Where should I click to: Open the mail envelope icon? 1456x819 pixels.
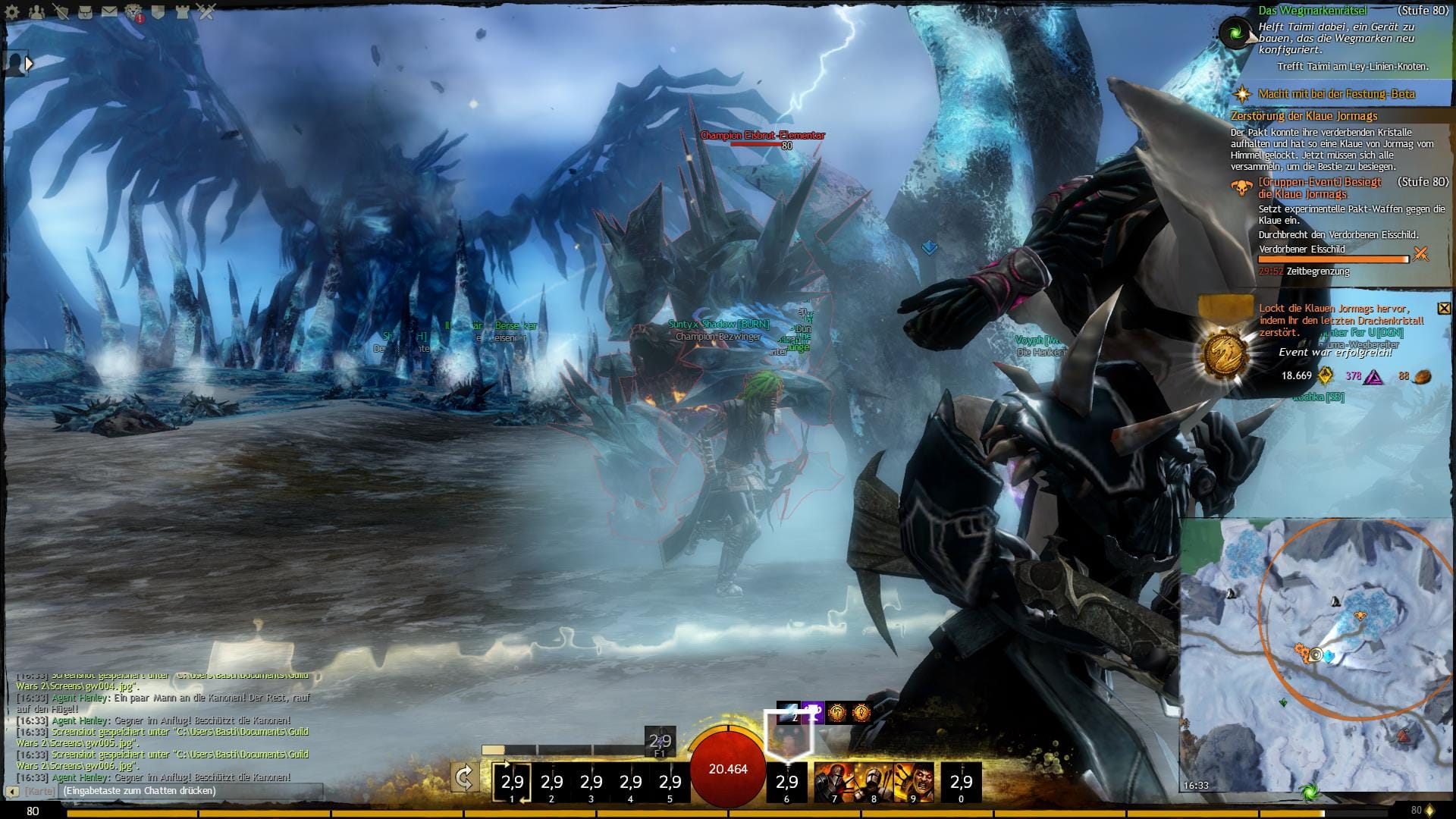(x=109, y=11)
